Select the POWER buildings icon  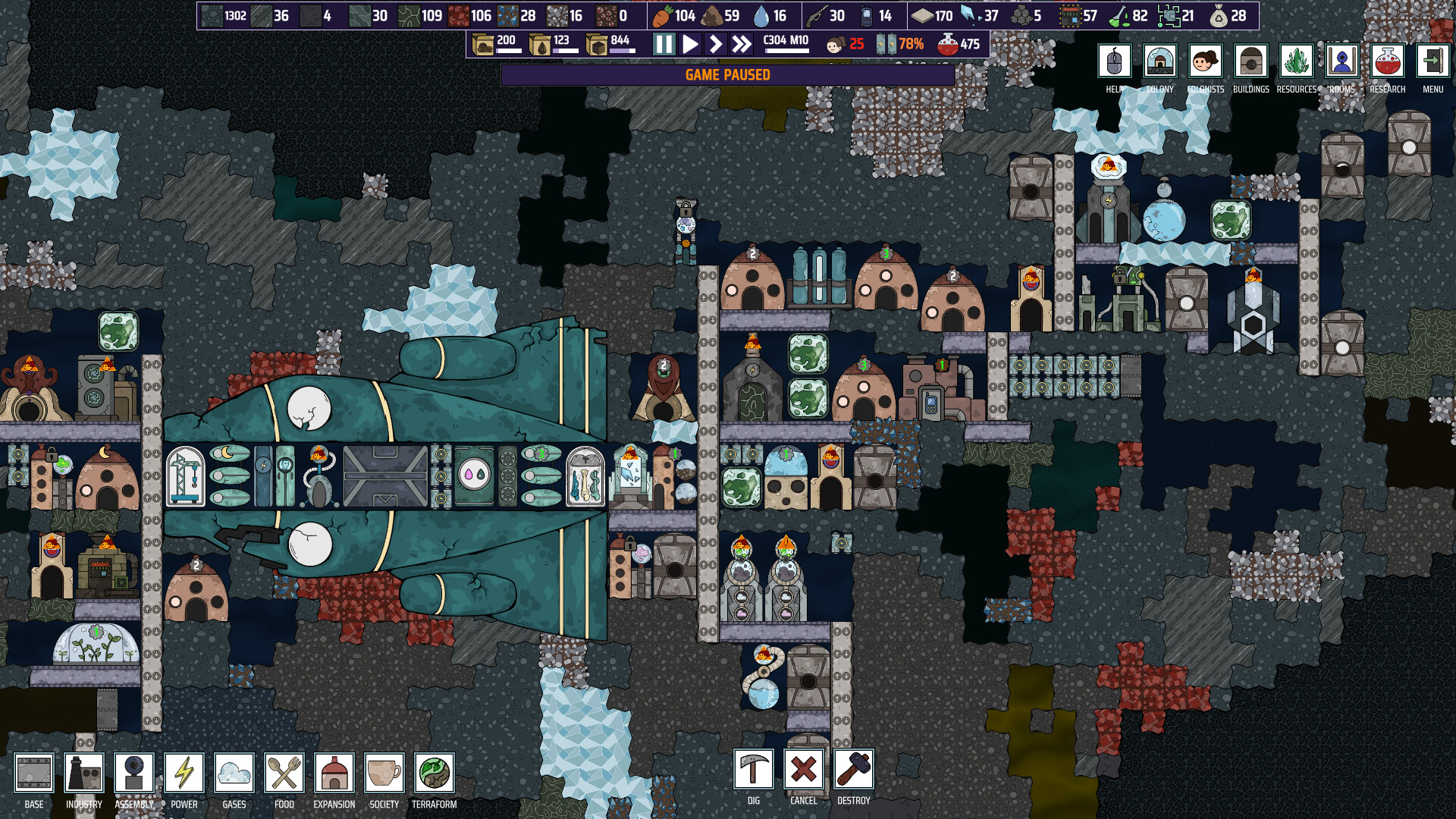point(184,772)
